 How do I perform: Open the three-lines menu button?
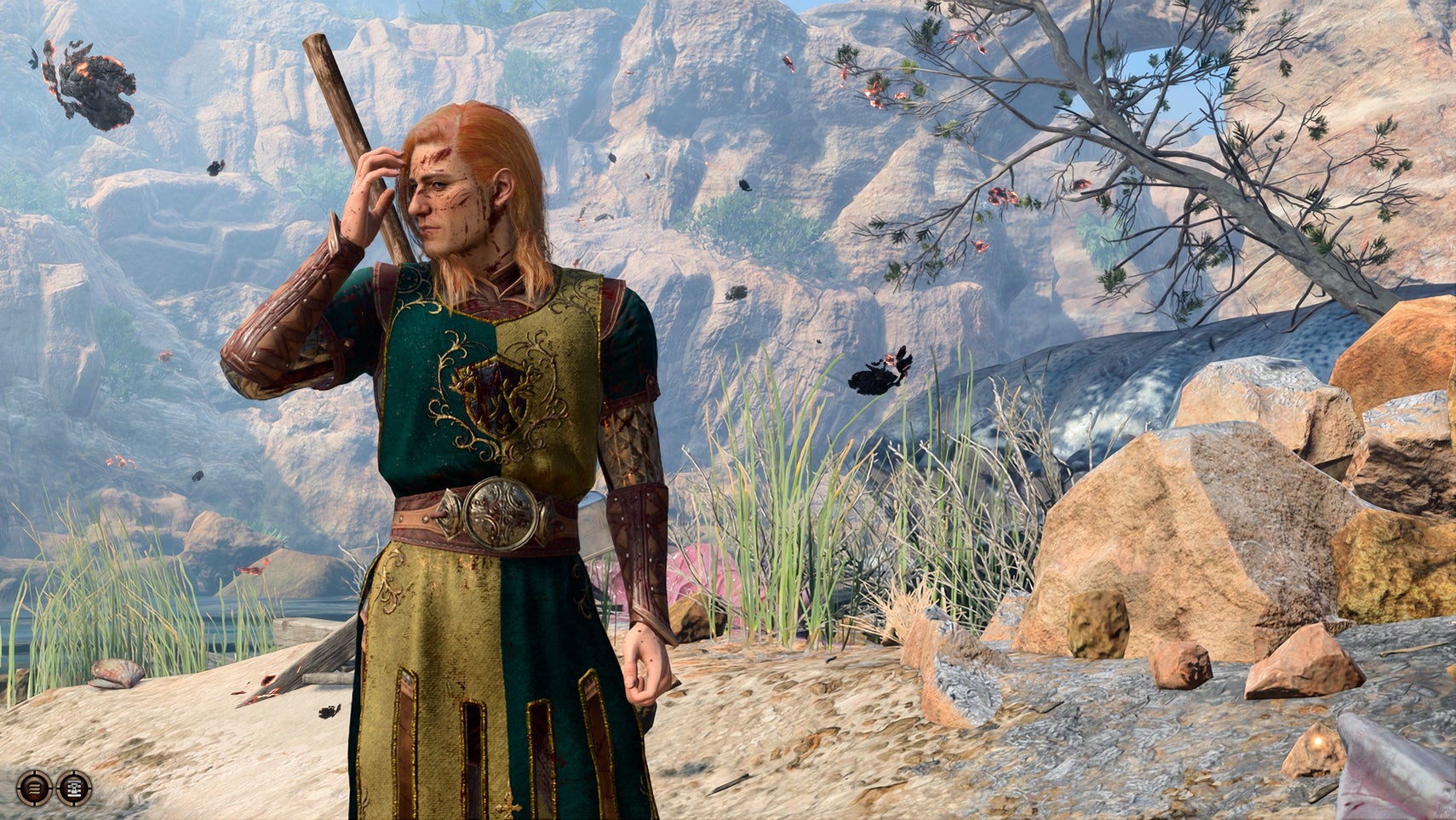pos(33,788)
